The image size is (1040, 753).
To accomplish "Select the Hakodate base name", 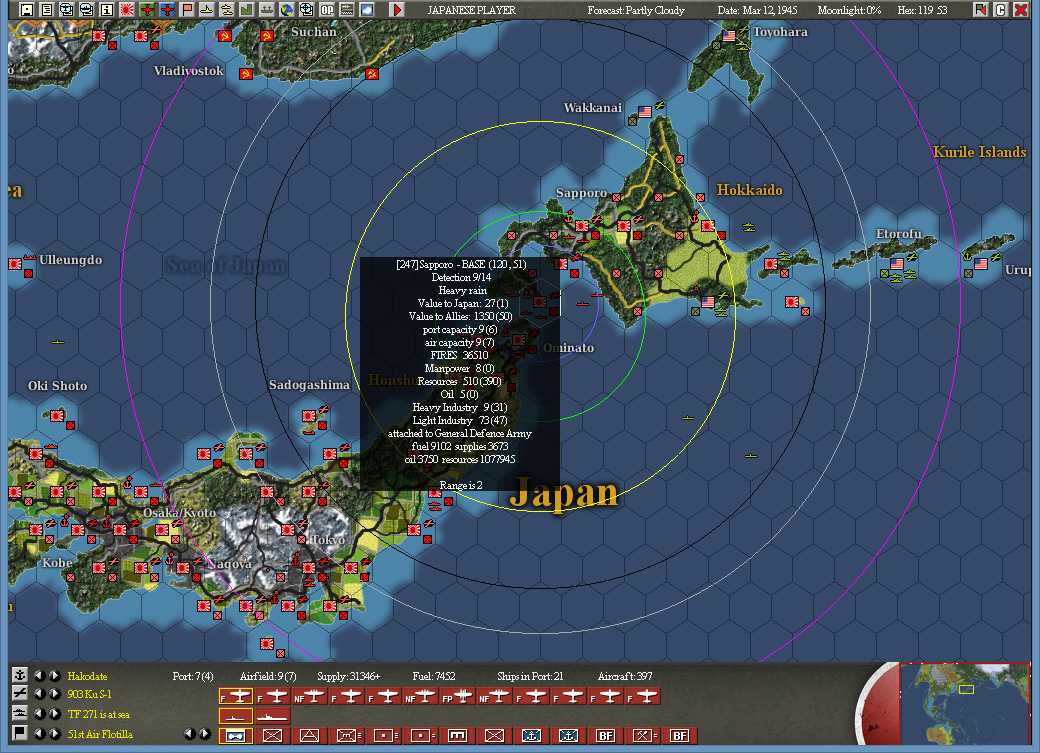I will coord(87,676).
